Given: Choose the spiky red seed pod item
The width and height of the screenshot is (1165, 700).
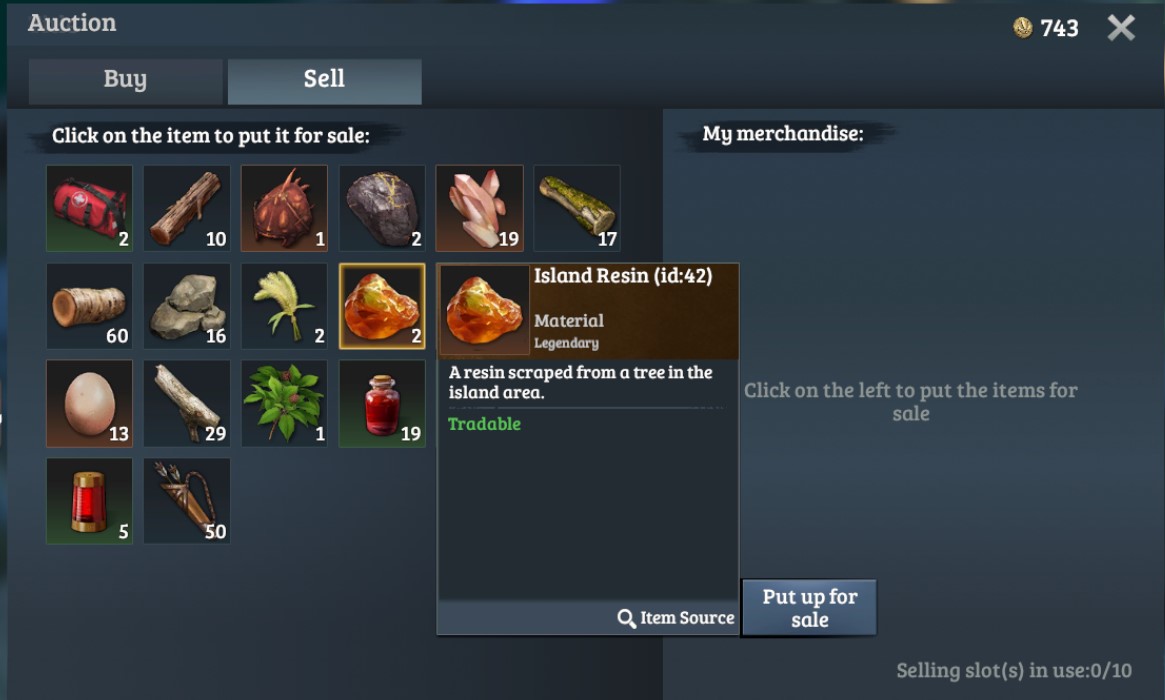Looking at the screenshot, I should (x=284, y=208).
